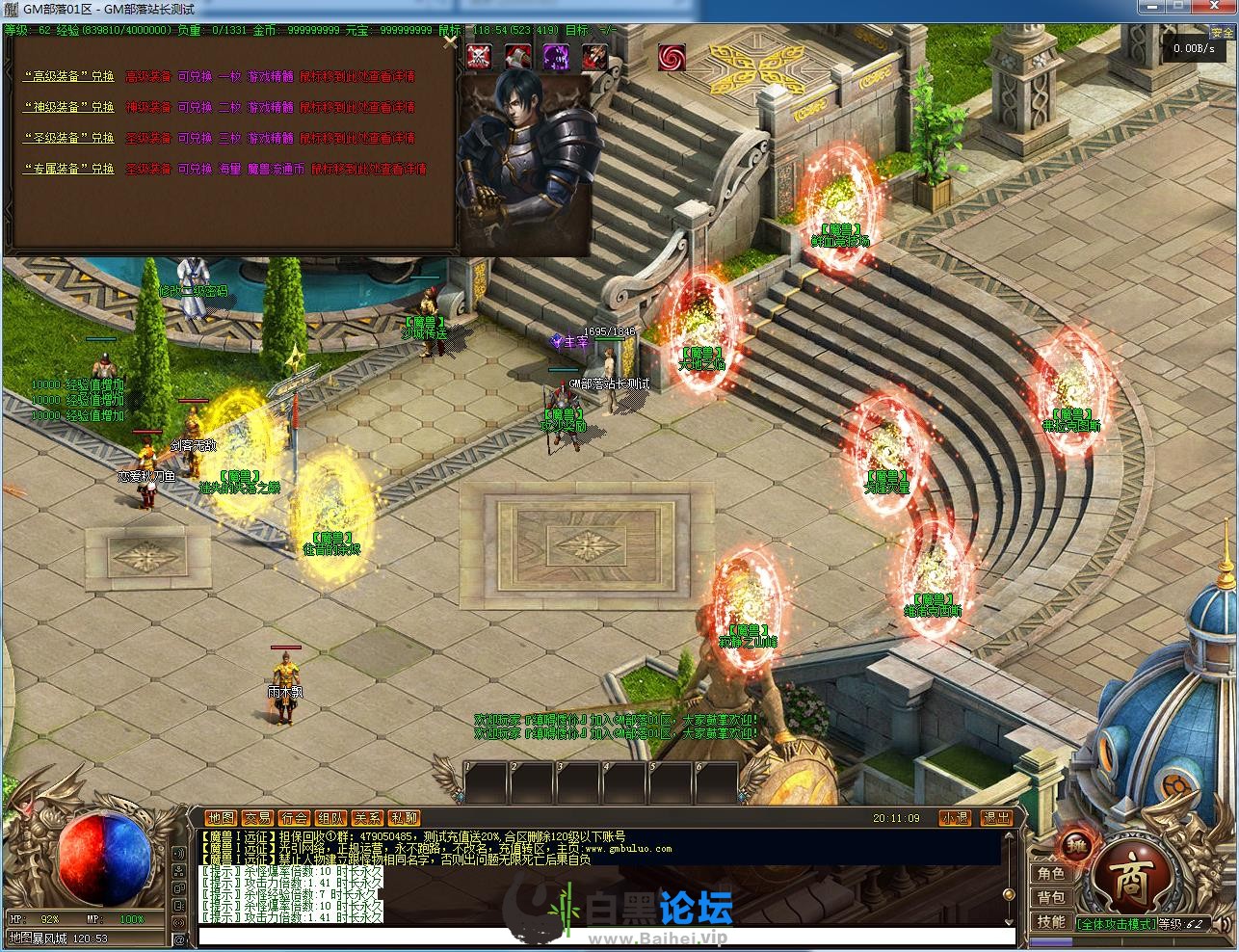This screenshot has height=952, width=1239.
Task: Activate the red swirl icon
Action: tap(672, 57)
